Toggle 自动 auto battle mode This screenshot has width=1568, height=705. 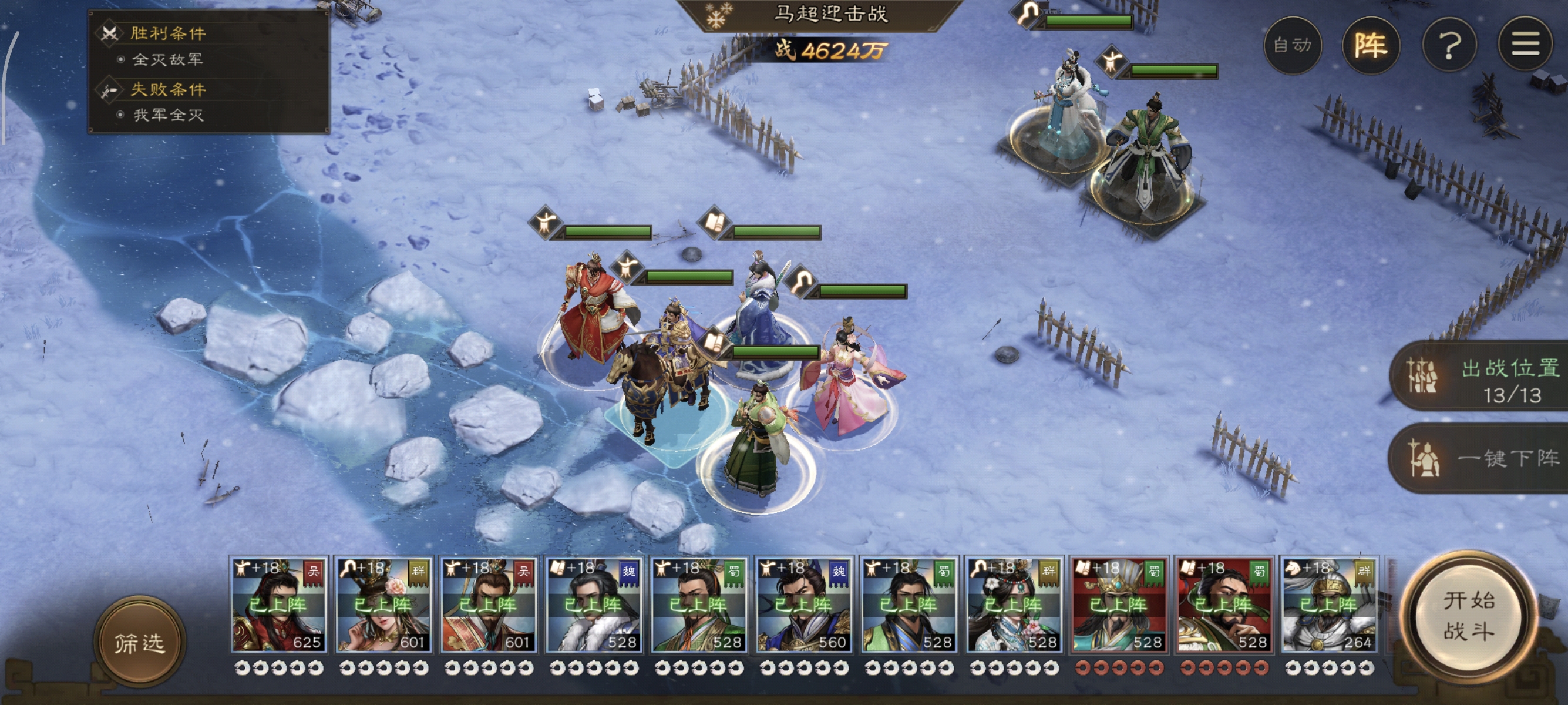[1292, 45]
